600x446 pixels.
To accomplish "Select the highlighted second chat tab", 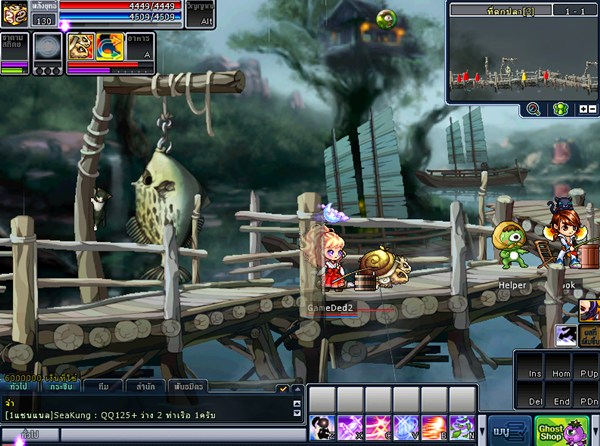I will click(60, 386).
